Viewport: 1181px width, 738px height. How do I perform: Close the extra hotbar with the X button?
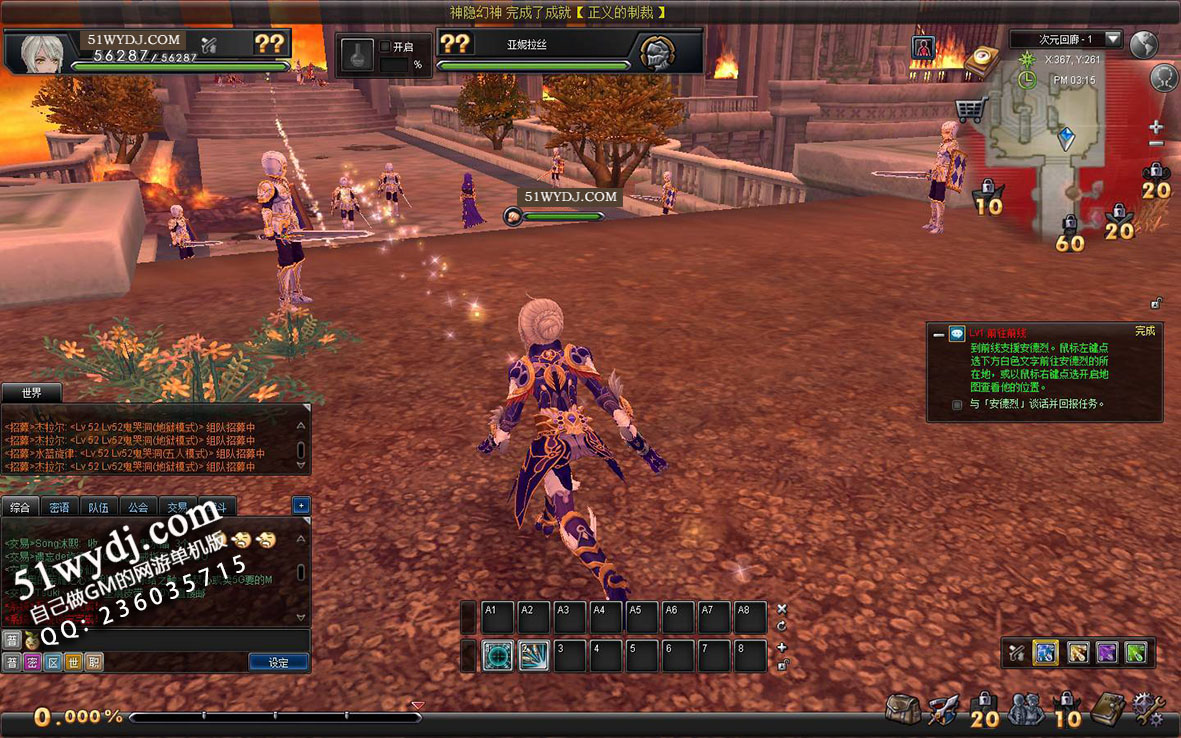pos(782,609)
